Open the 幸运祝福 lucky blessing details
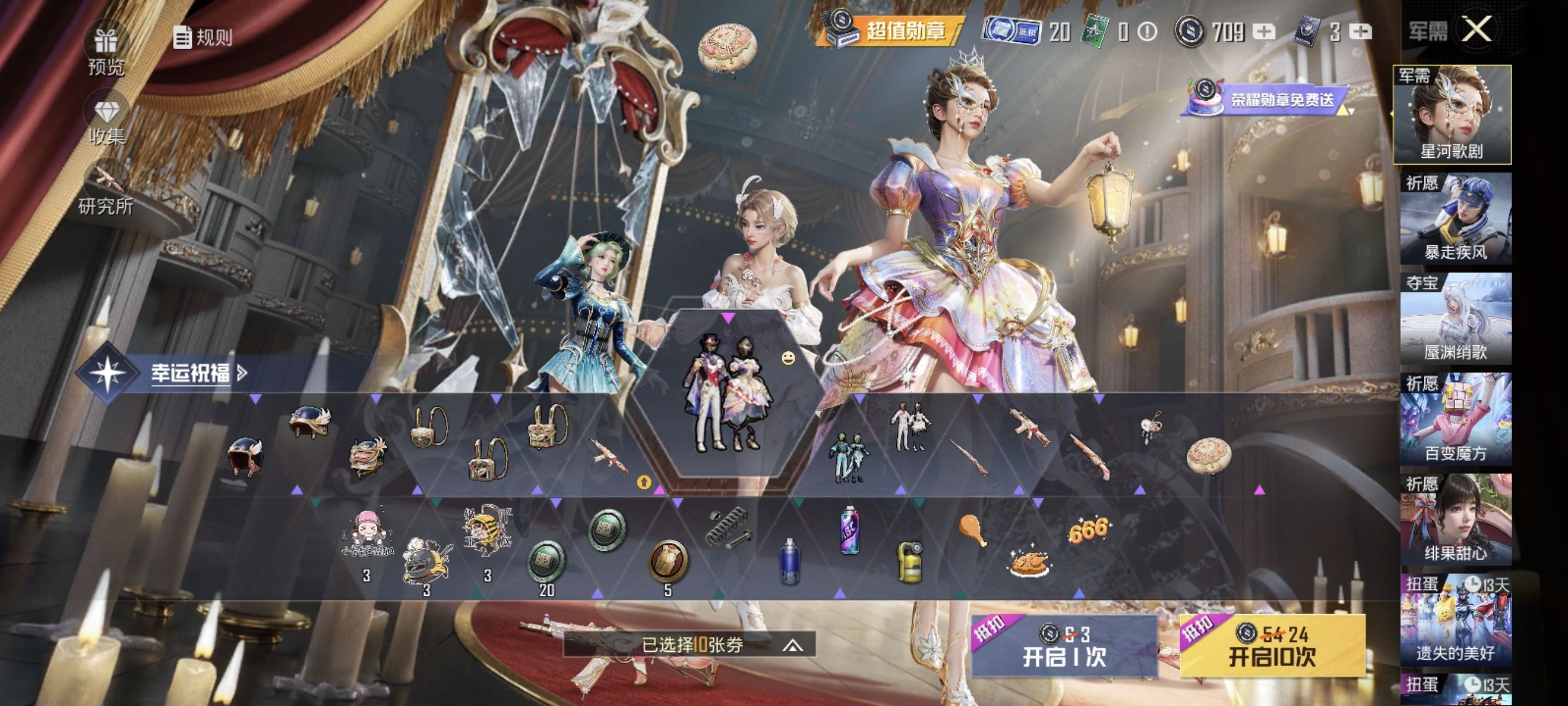This screenshot has height=706, width=1568. (195, 372)
